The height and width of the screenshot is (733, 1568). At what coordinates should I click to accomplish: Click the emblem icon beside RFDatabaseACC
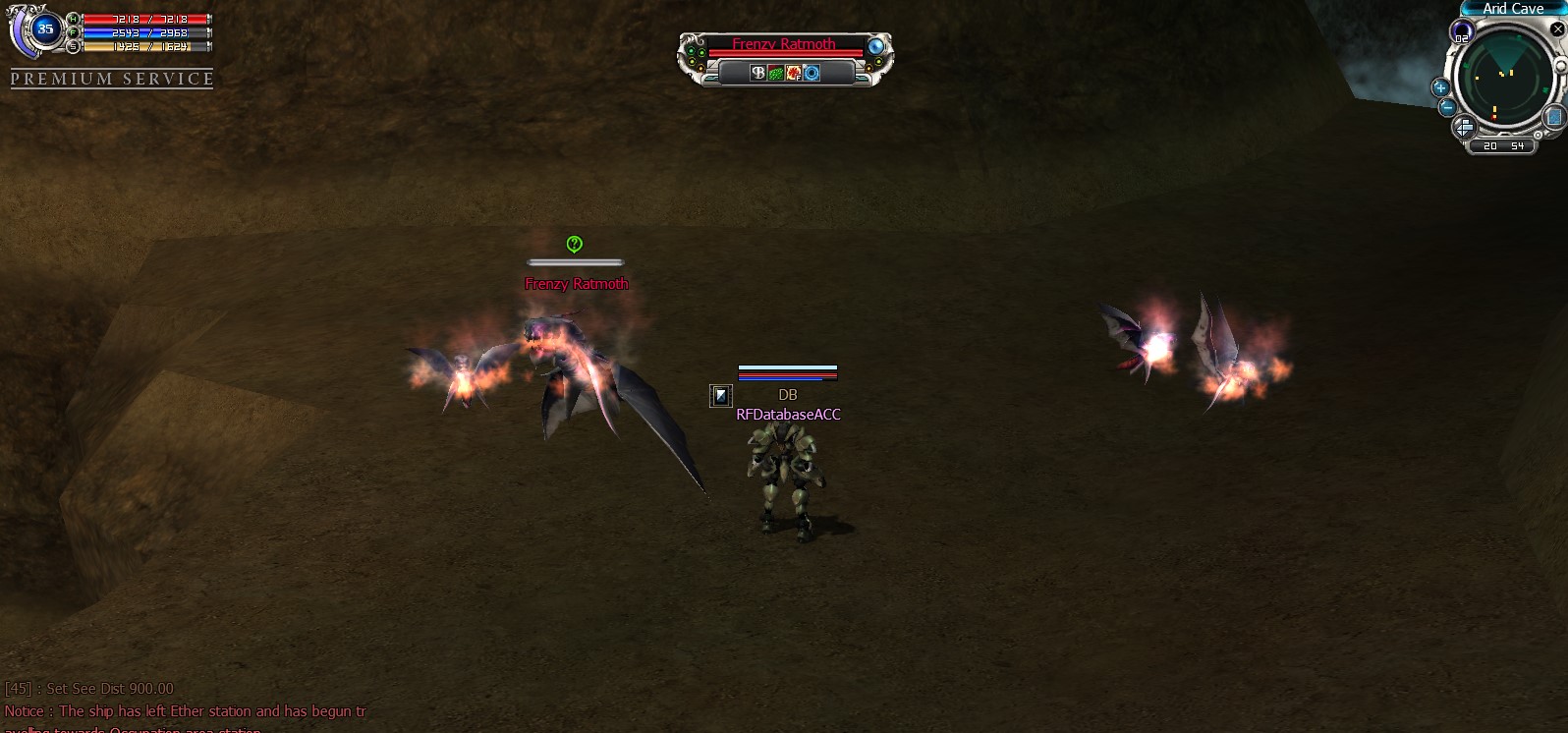(x=721, y=395)
